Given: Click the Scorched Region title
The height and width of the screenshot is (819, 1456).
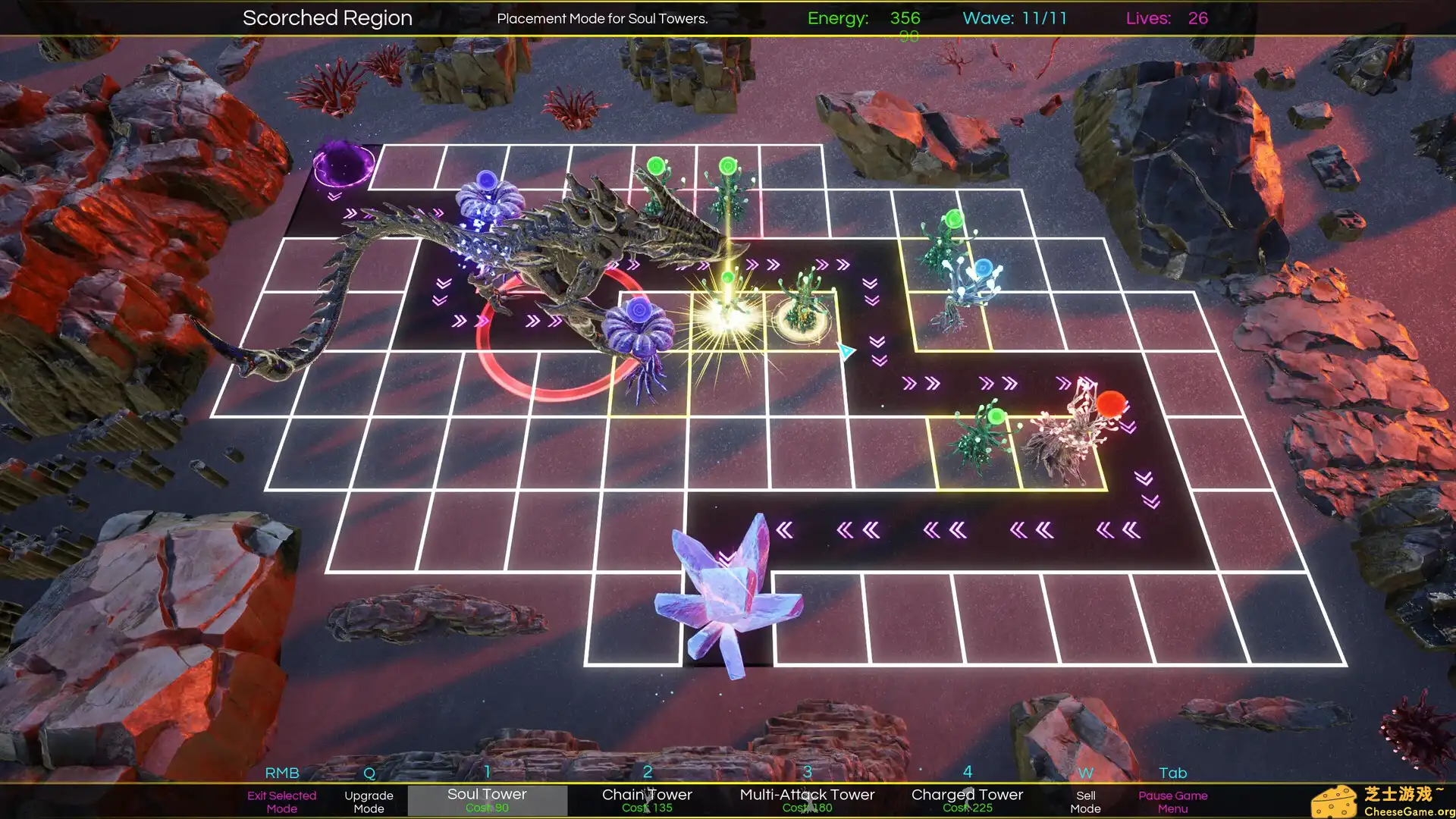Looking at the screenshot, I should coord(327,17).
